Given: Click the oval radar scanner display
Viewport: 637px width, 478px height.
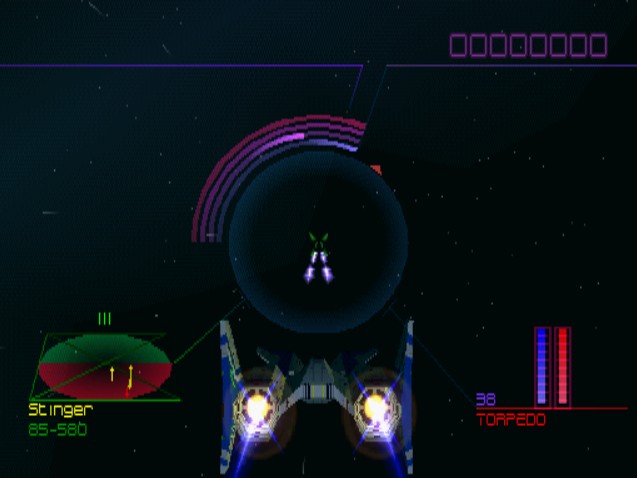Looking at the screenshot, I should point(104,366).
